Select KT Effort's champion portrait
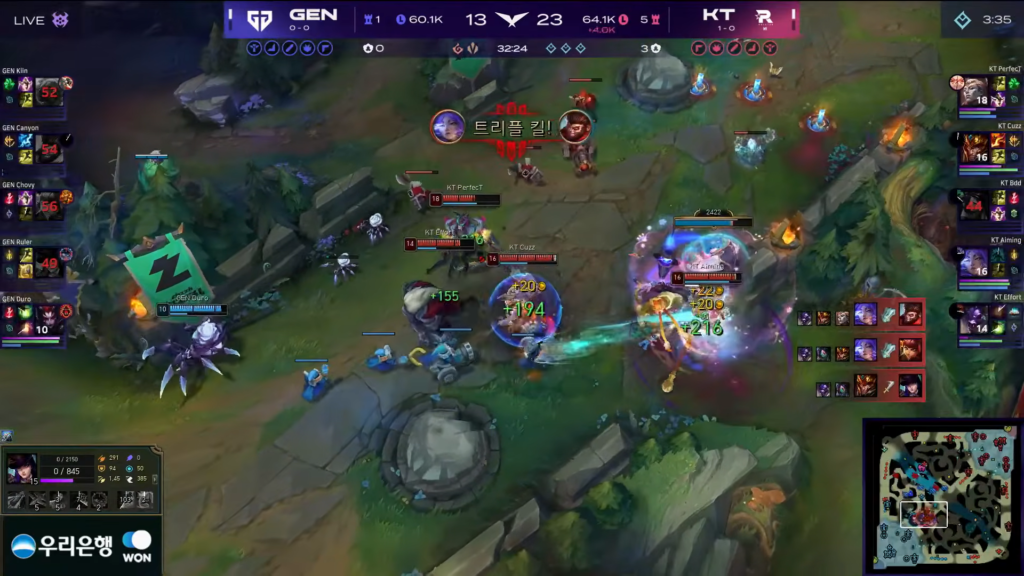Screen dimensions: 1024x576 975,320
